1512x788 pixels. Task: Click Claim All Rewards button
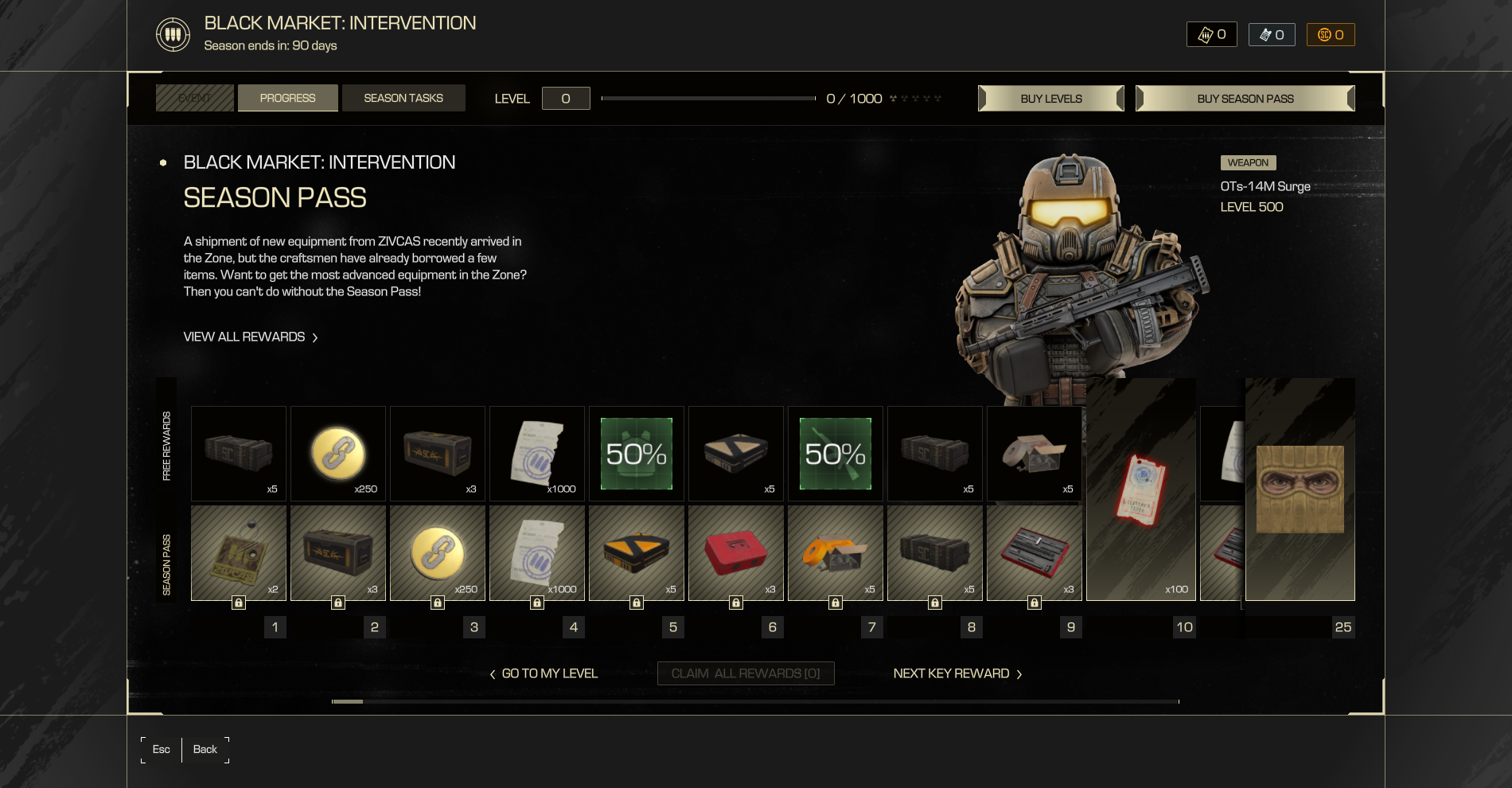[x=746, y=673]
